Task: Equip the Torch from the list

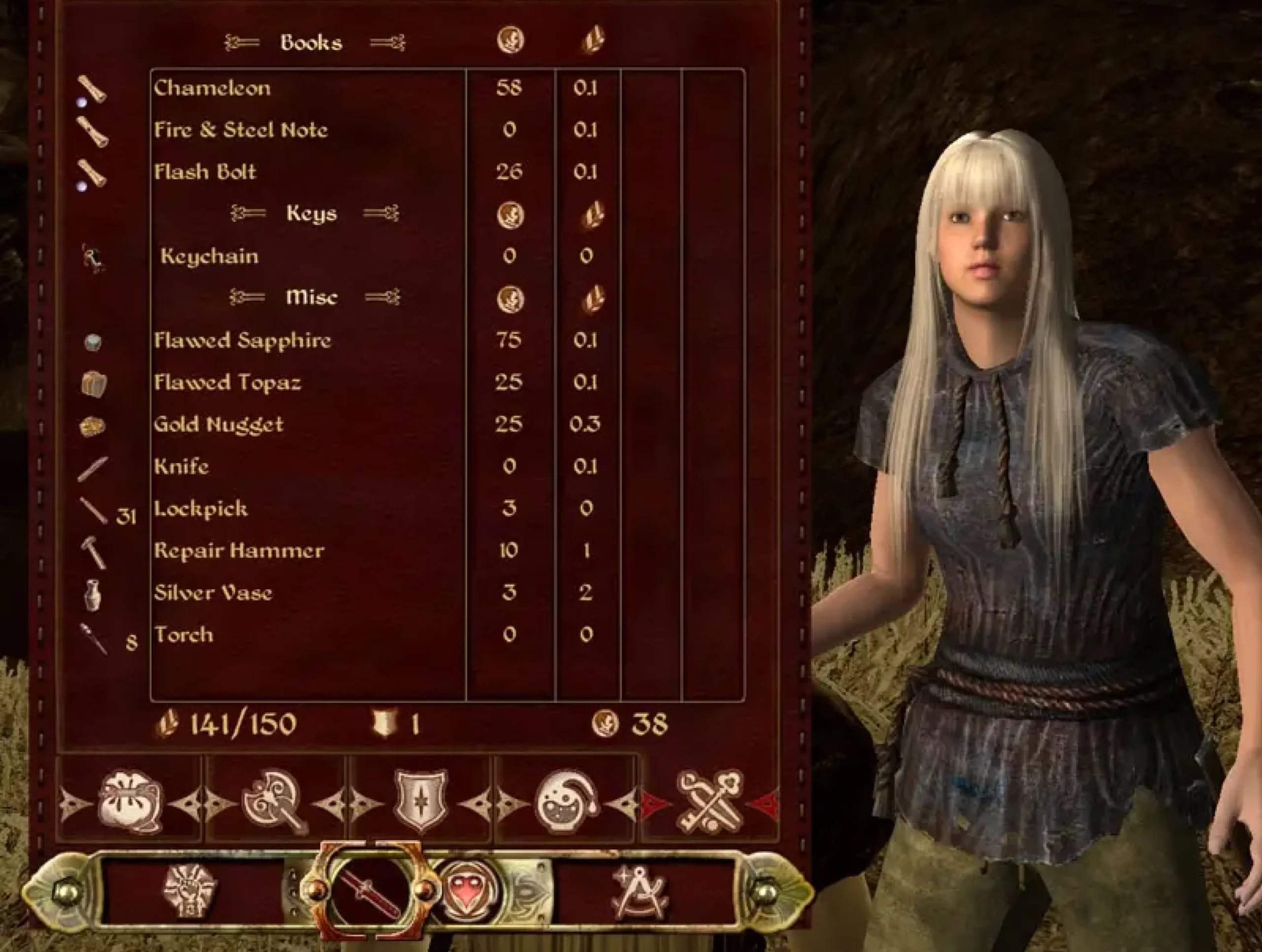Action: tap(184, 634)
